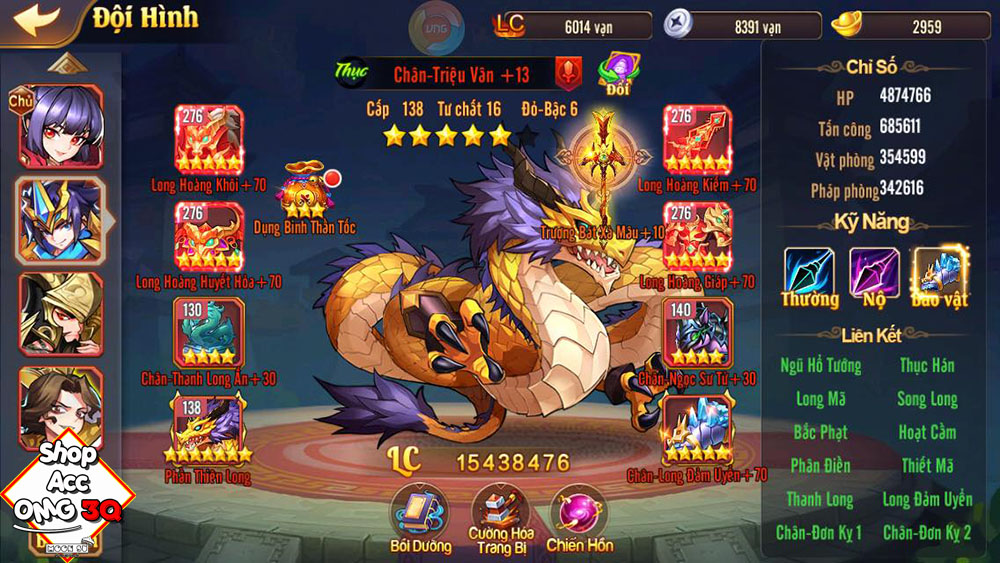Viewport: 1000px width, 563px height.
Task: View the Bảo vật treasure skill
Action: (939, 273)
